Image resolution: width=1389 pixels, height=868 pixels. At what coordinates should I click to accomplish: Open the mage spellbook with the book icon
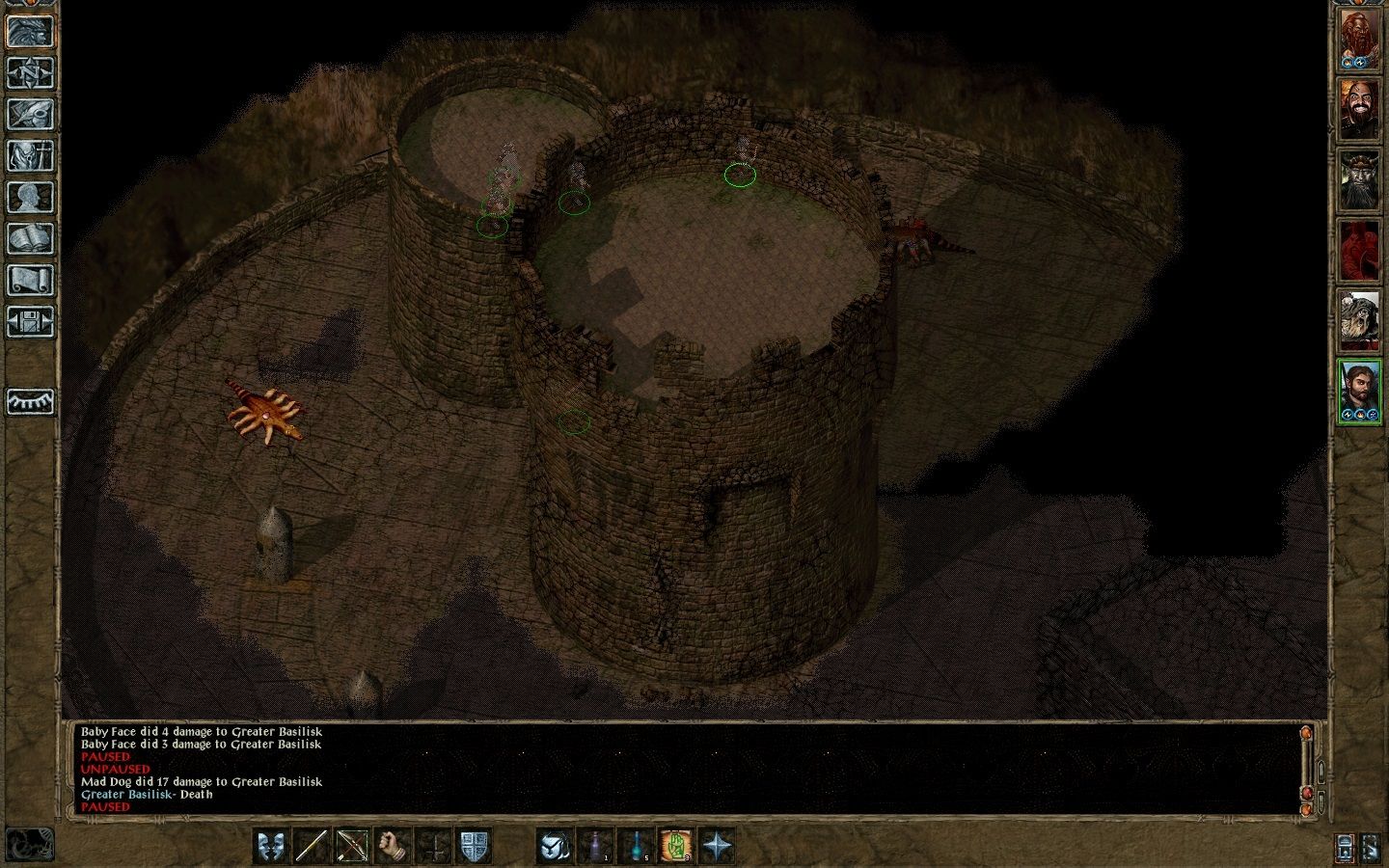30,238
